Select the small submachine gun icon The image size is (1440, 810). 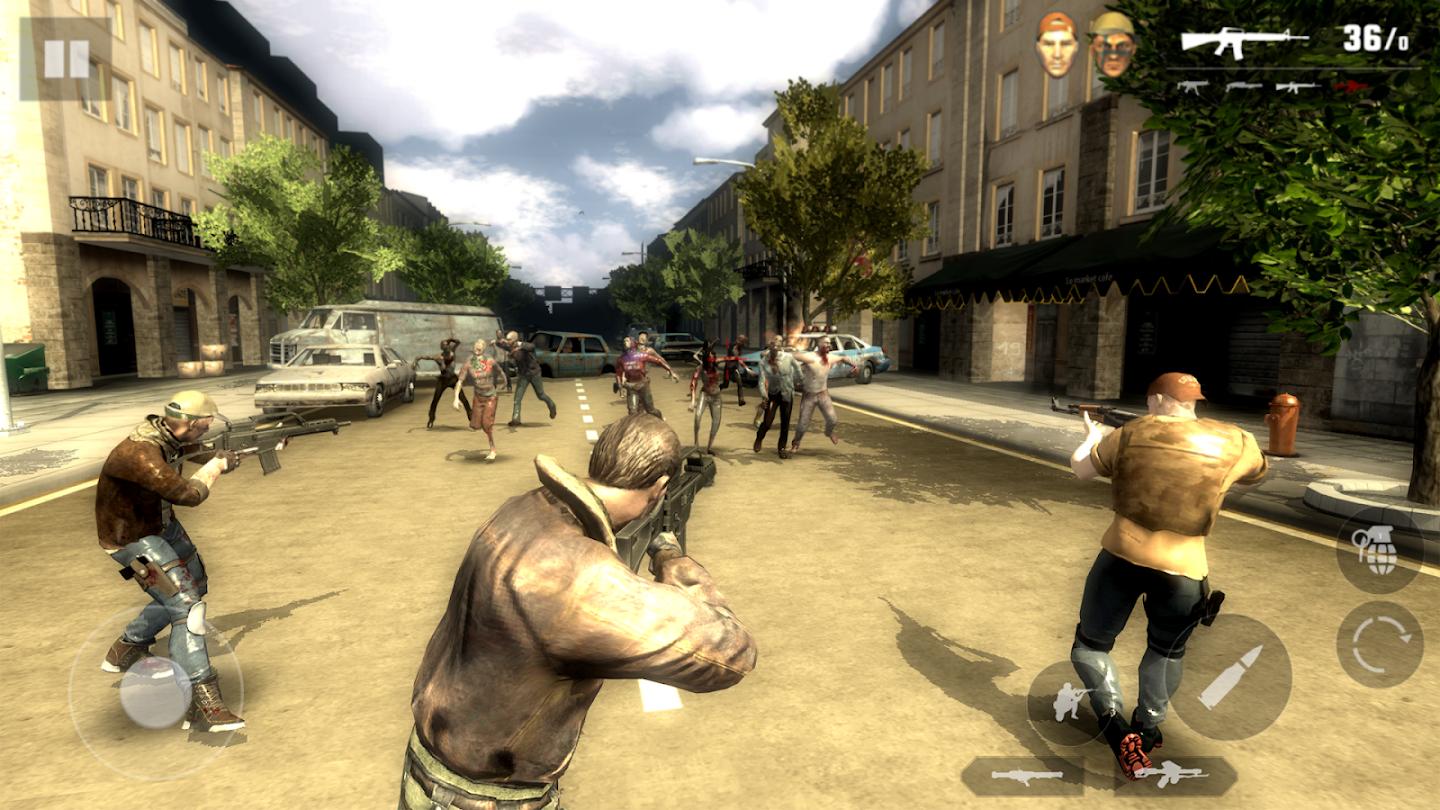[x=1192, y=87]
